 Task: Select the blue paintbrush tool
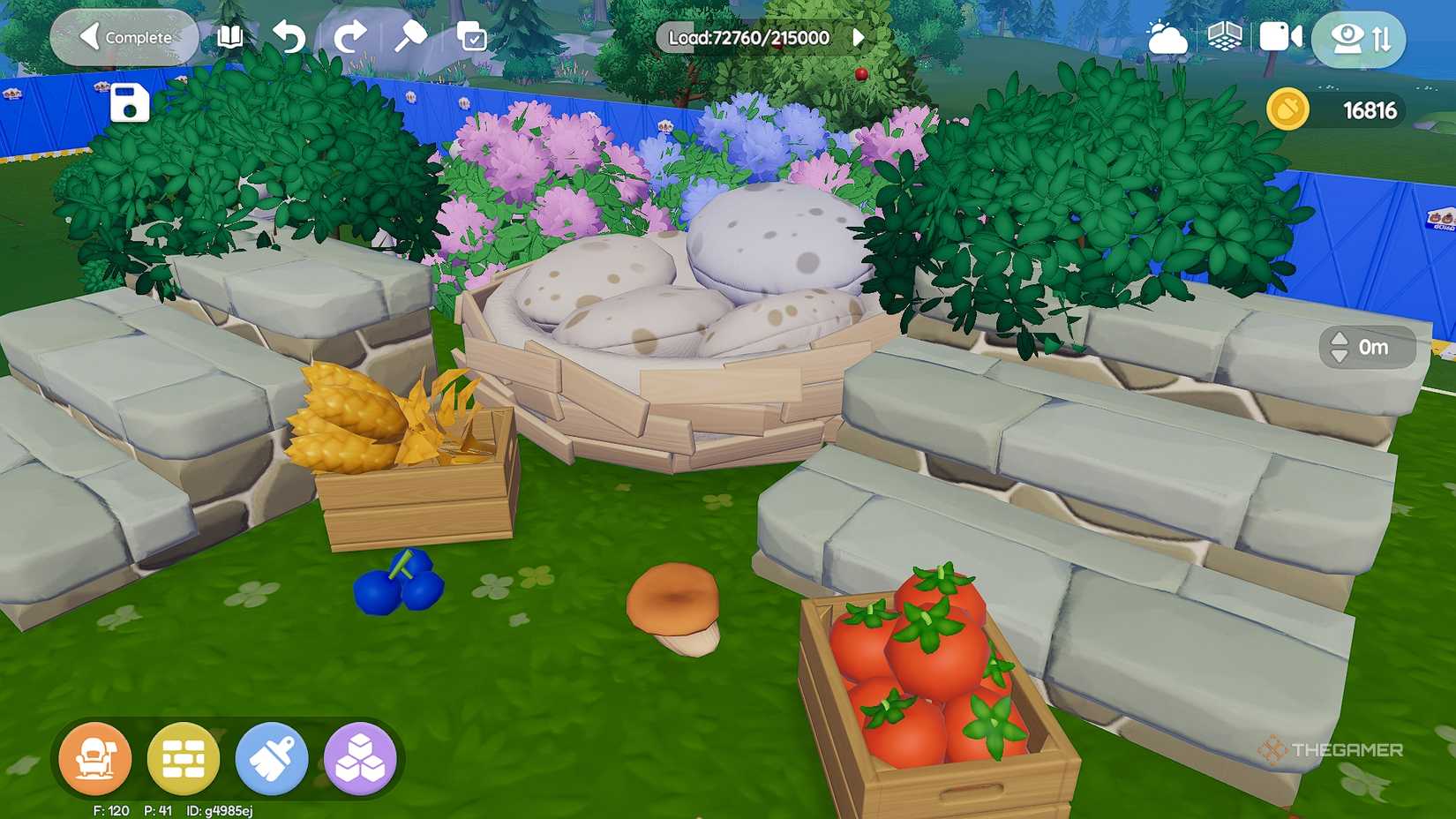(272, 758)
